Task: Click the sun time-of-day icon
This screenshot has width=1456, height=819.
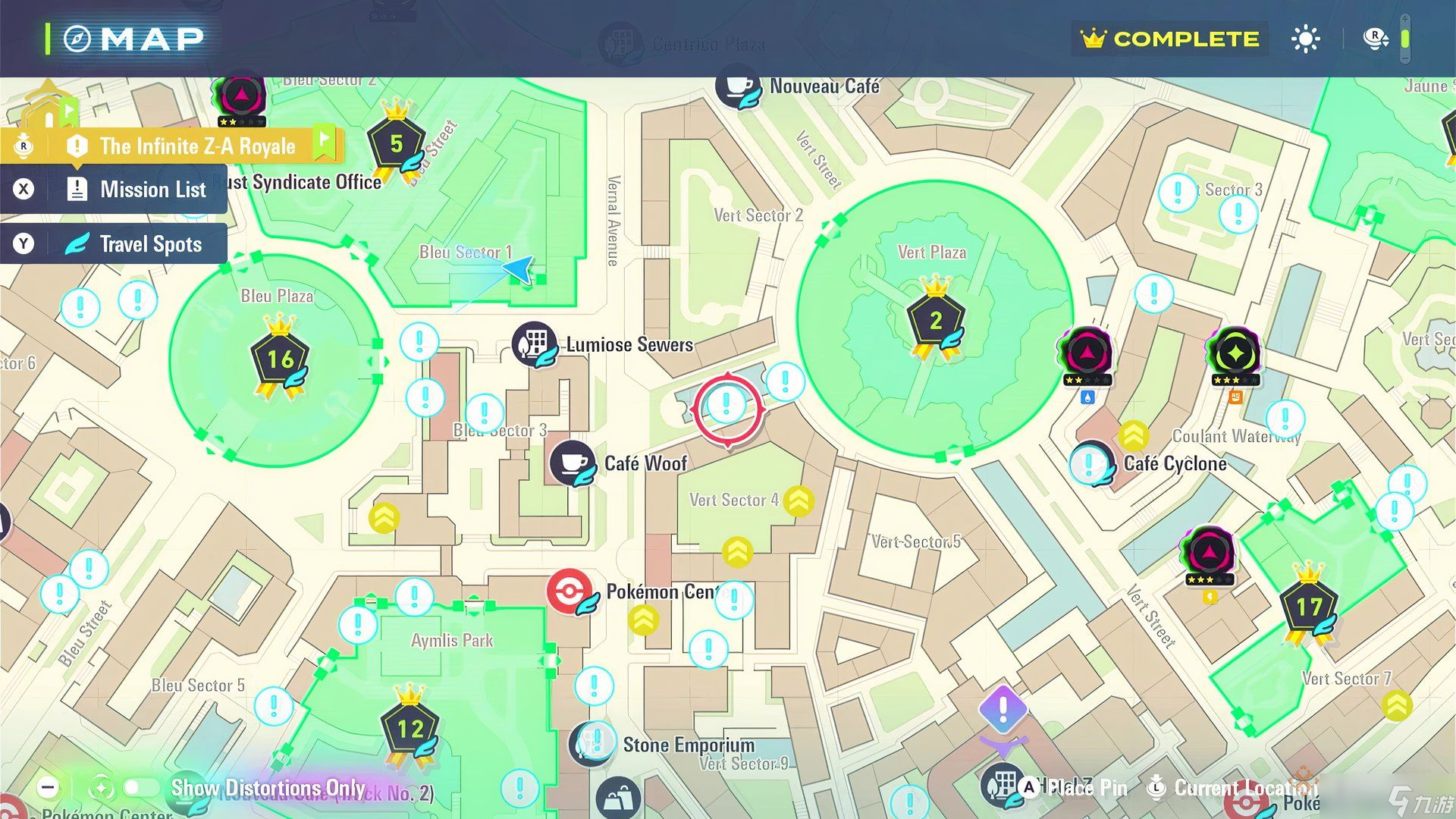Action: [x=1306, y=39]
